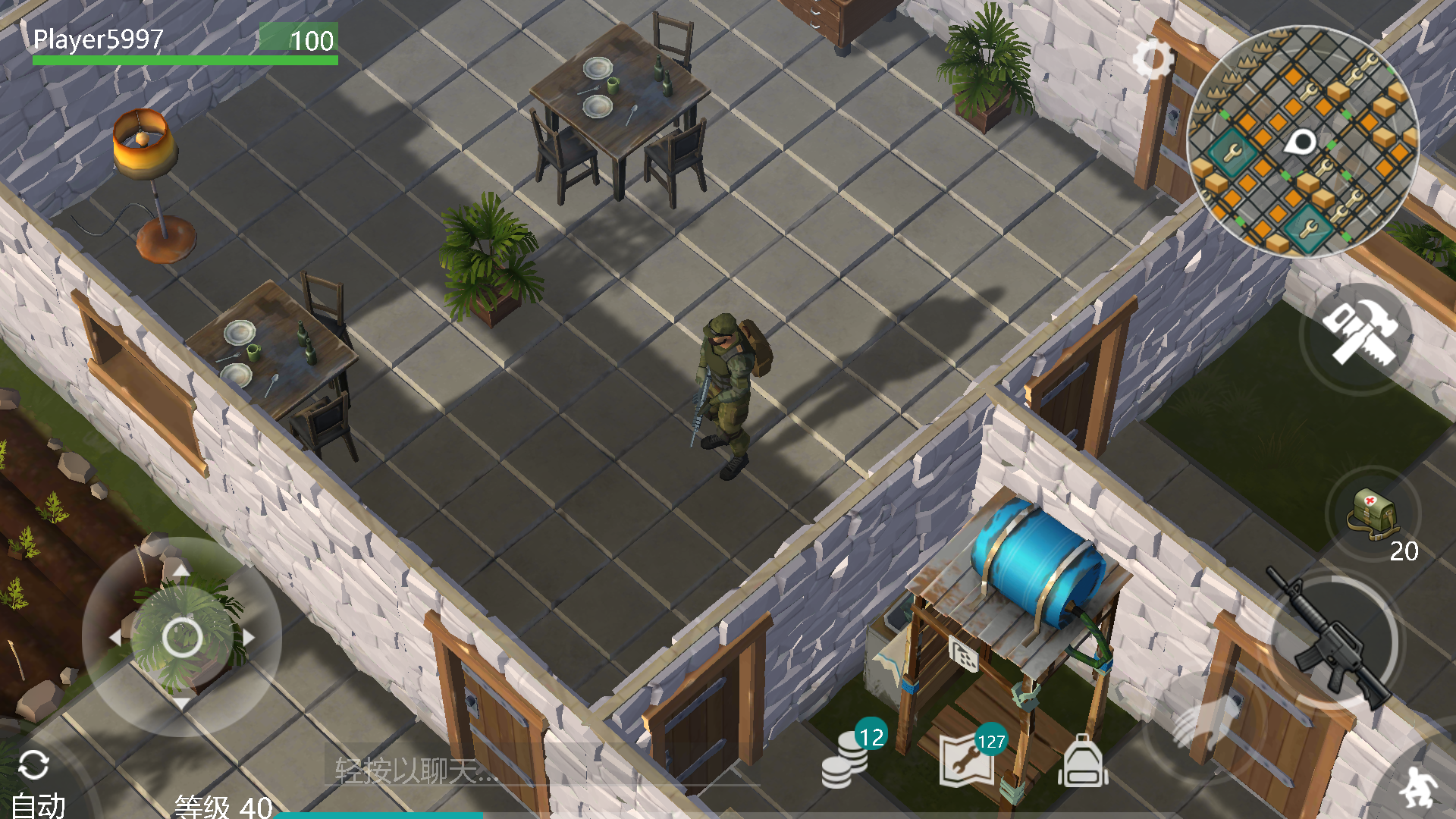The height and width of the screenshot is (819, 1456).
Task: Open the coin stack with 12 badge
Action: click(846, 760)
